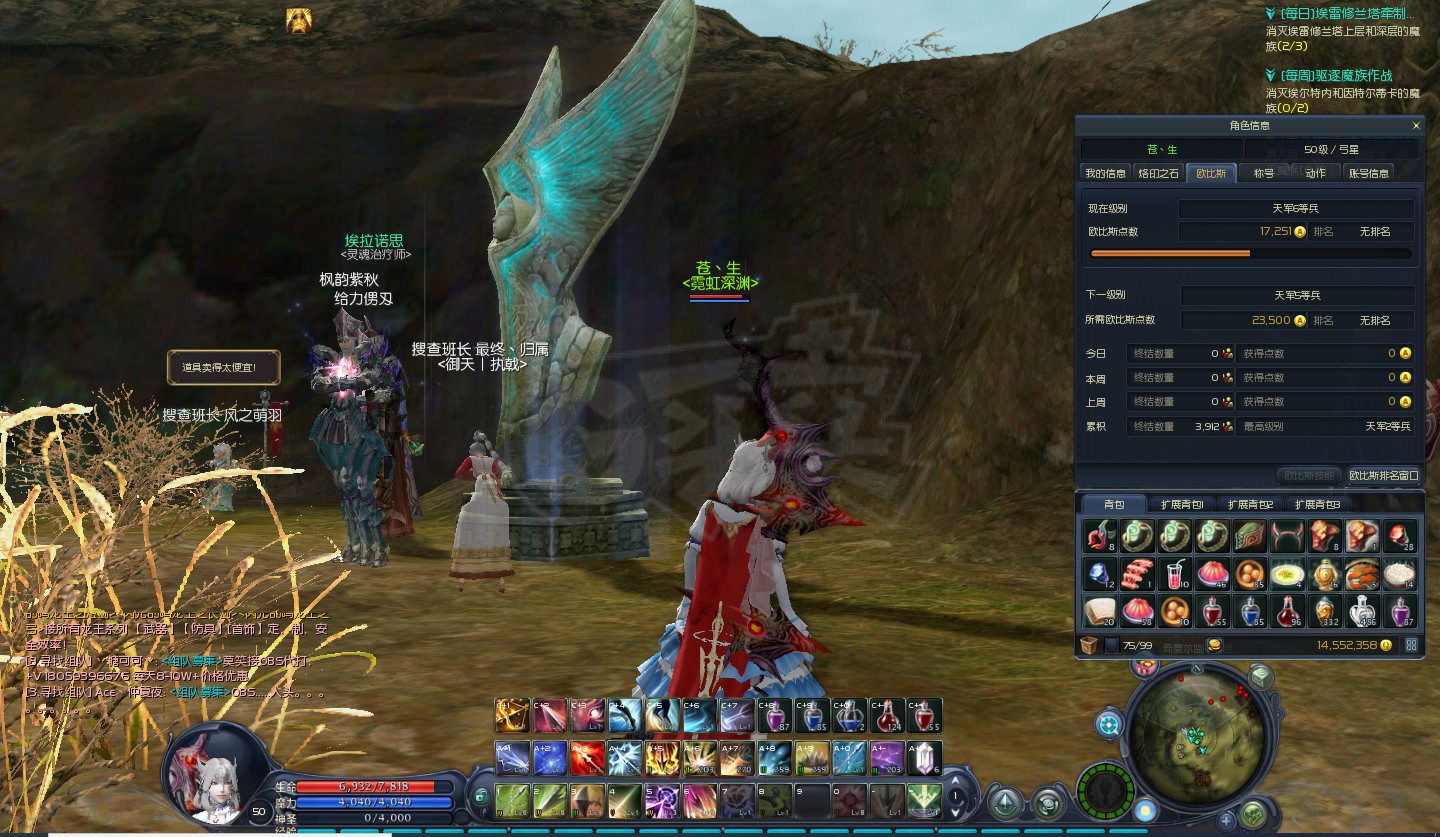Click the pink drink with straw item
The height and width of the screenshot is (837, 1440).
point(1174,574)
